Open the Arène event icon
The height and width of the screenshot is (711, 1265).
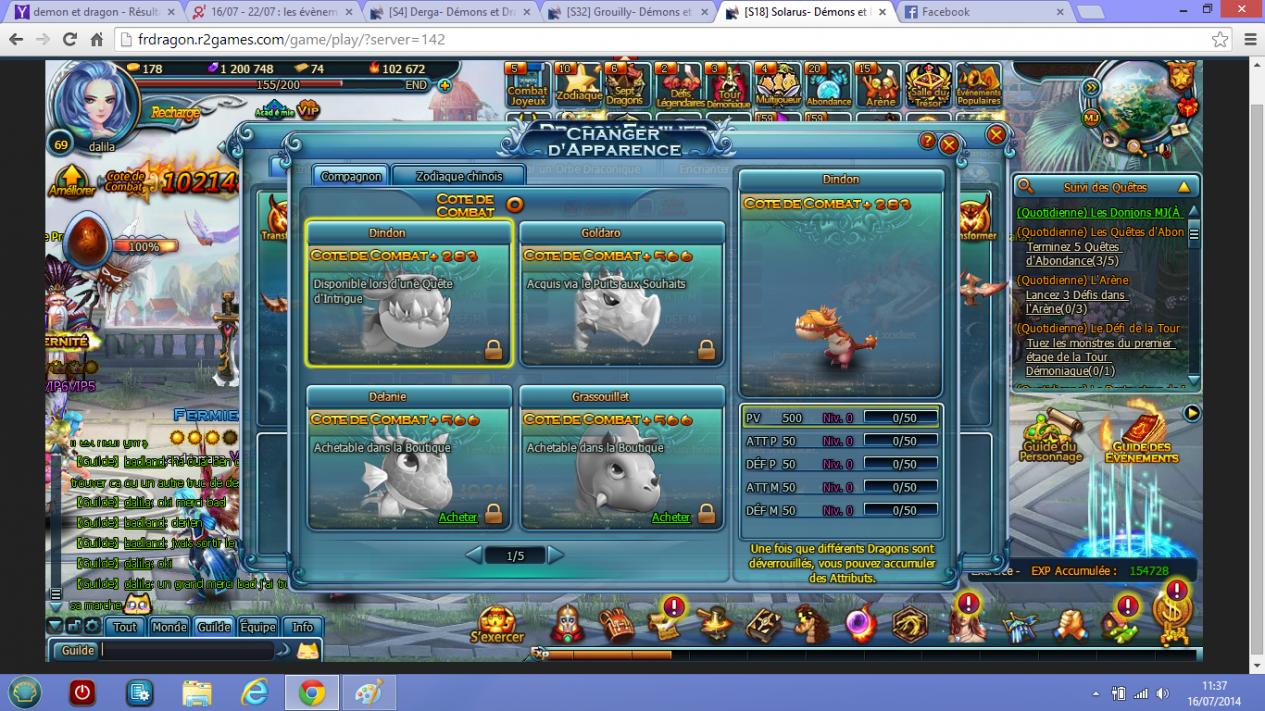tap(880, 86)
